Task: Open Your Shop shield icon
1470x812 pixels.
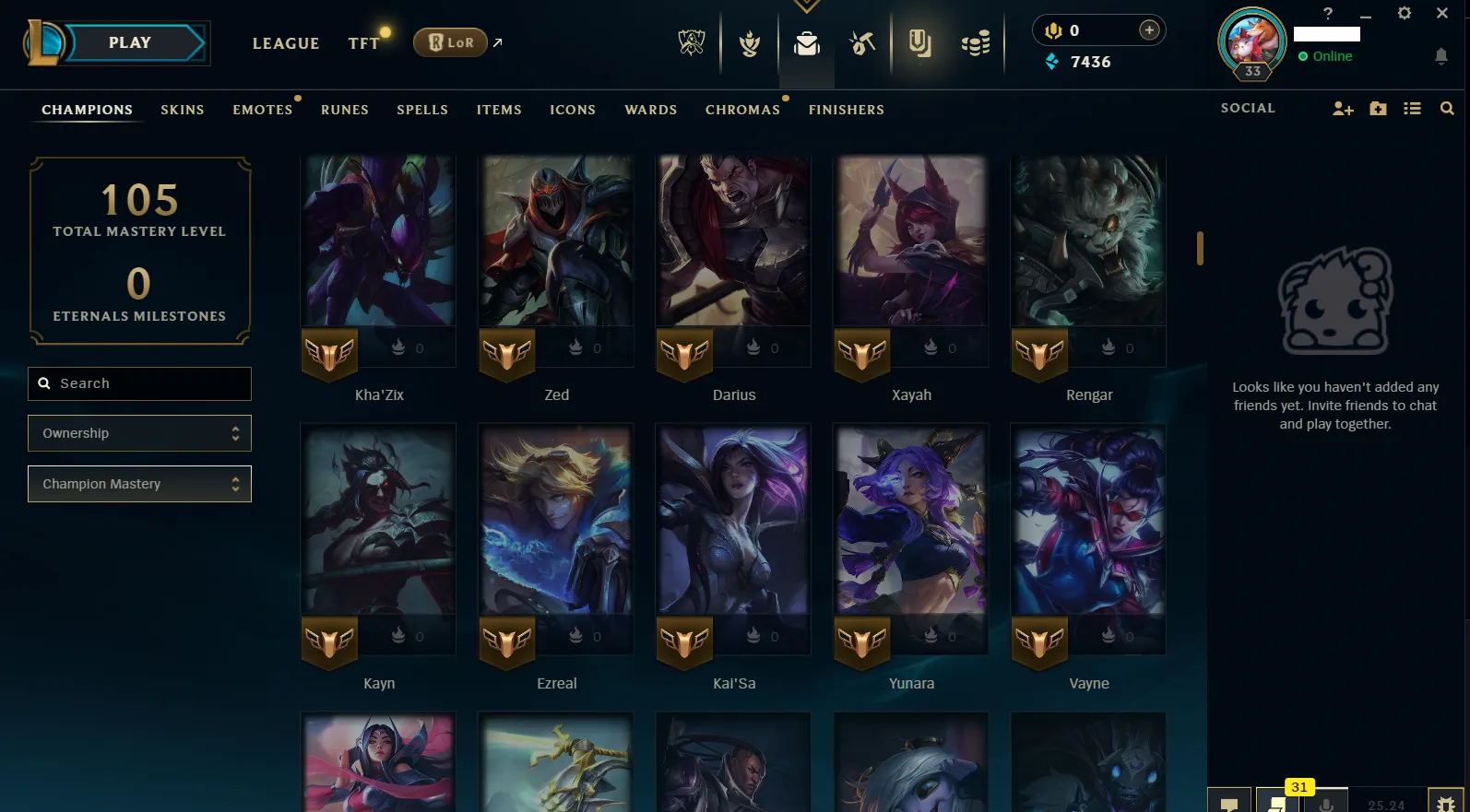Action: pos(921,42)
